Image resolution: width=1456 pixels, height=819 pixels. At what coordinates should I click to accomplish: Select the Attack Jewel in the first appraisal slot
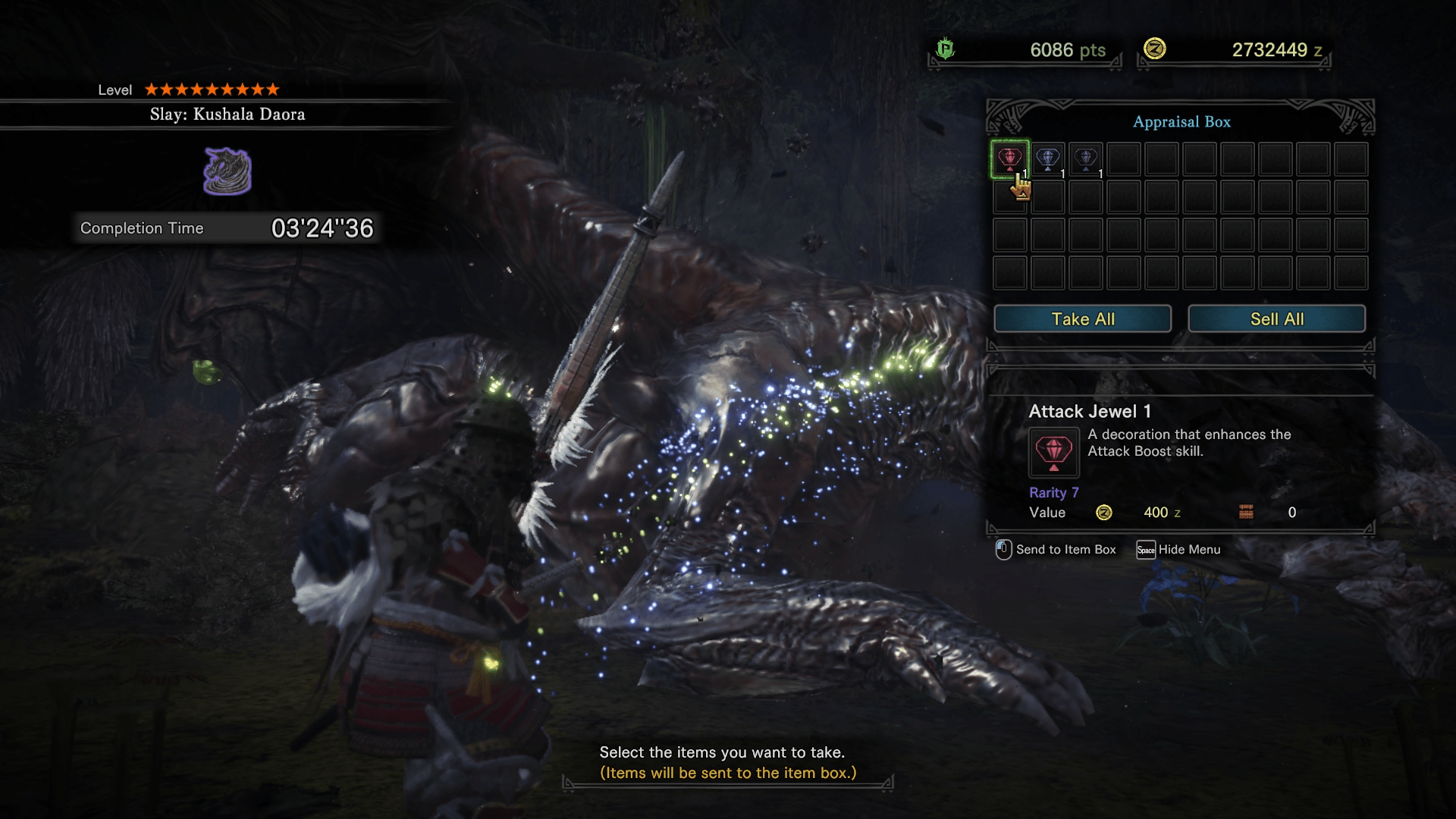pyautogui.click(x=1010, y=158)
